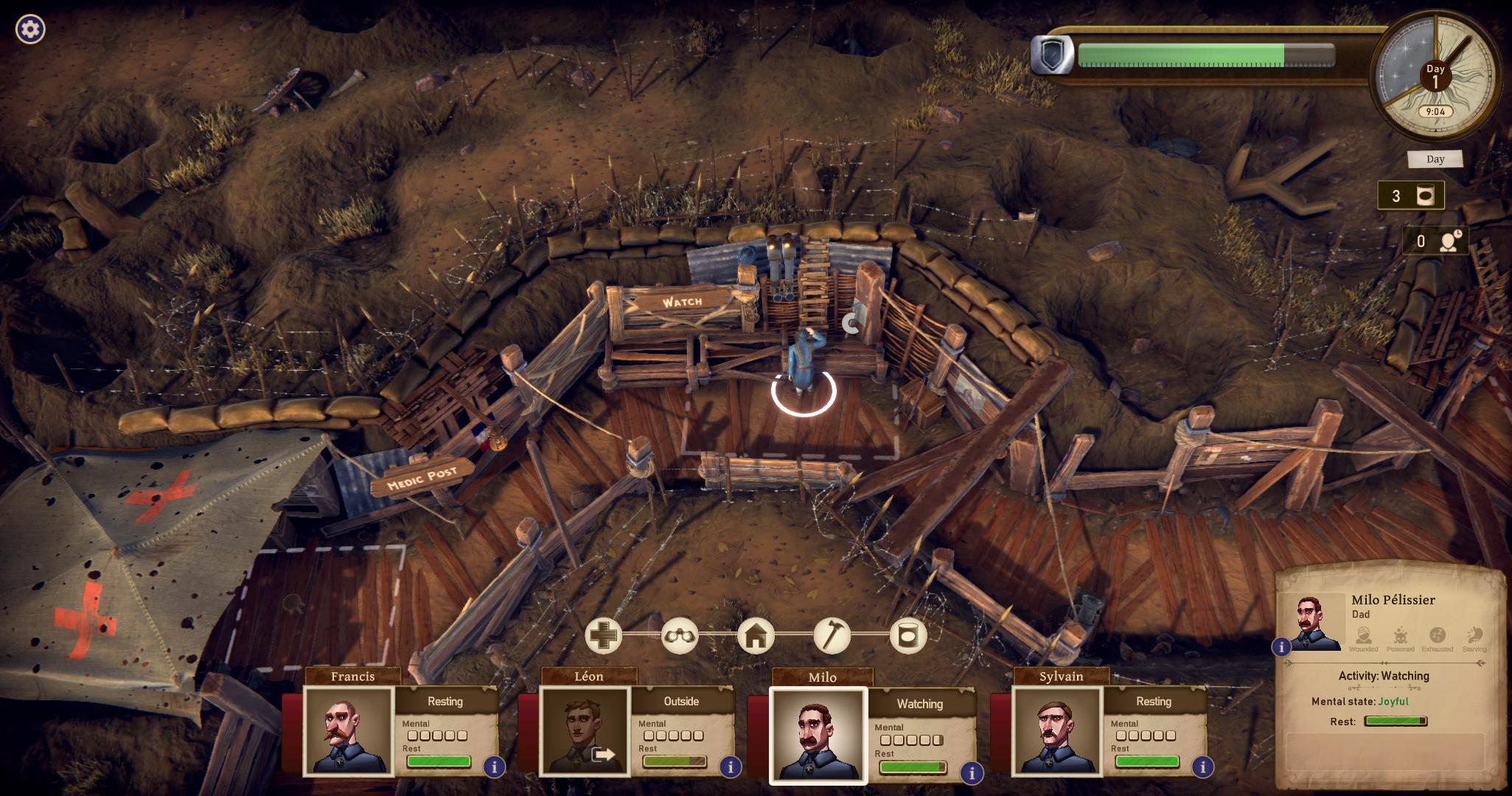1512x796 pixels.
Task: Choose the hammer build action icon
Action: 832,635
